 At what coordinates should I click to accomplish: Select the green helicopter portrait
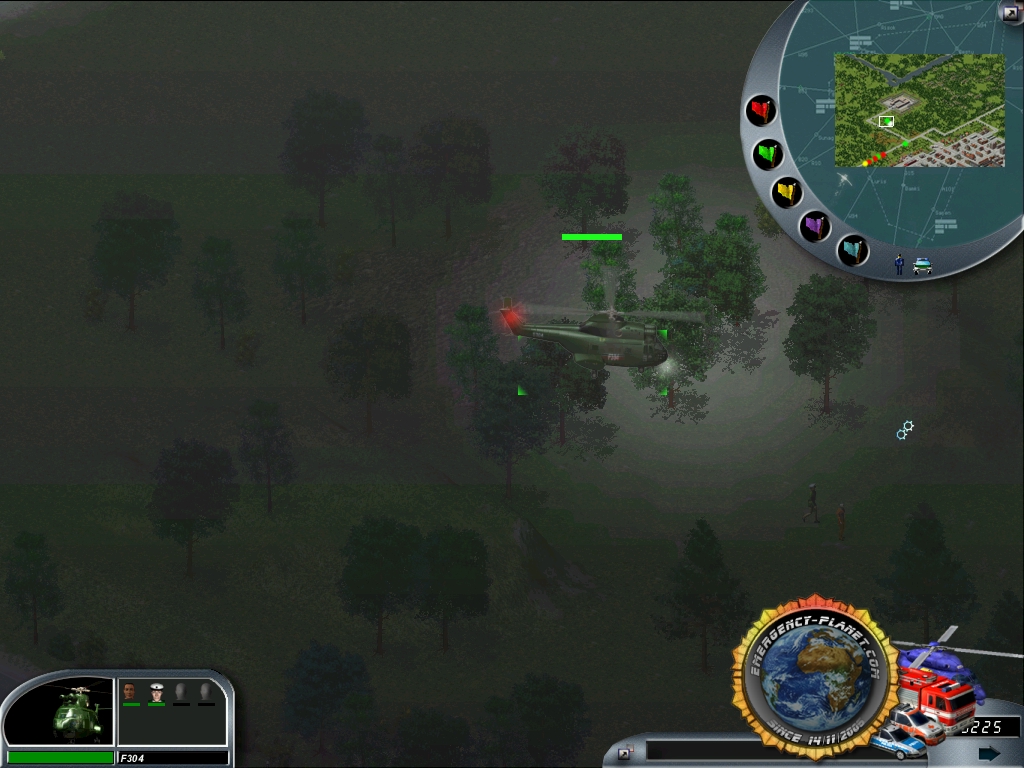click(x=73, y=712)
